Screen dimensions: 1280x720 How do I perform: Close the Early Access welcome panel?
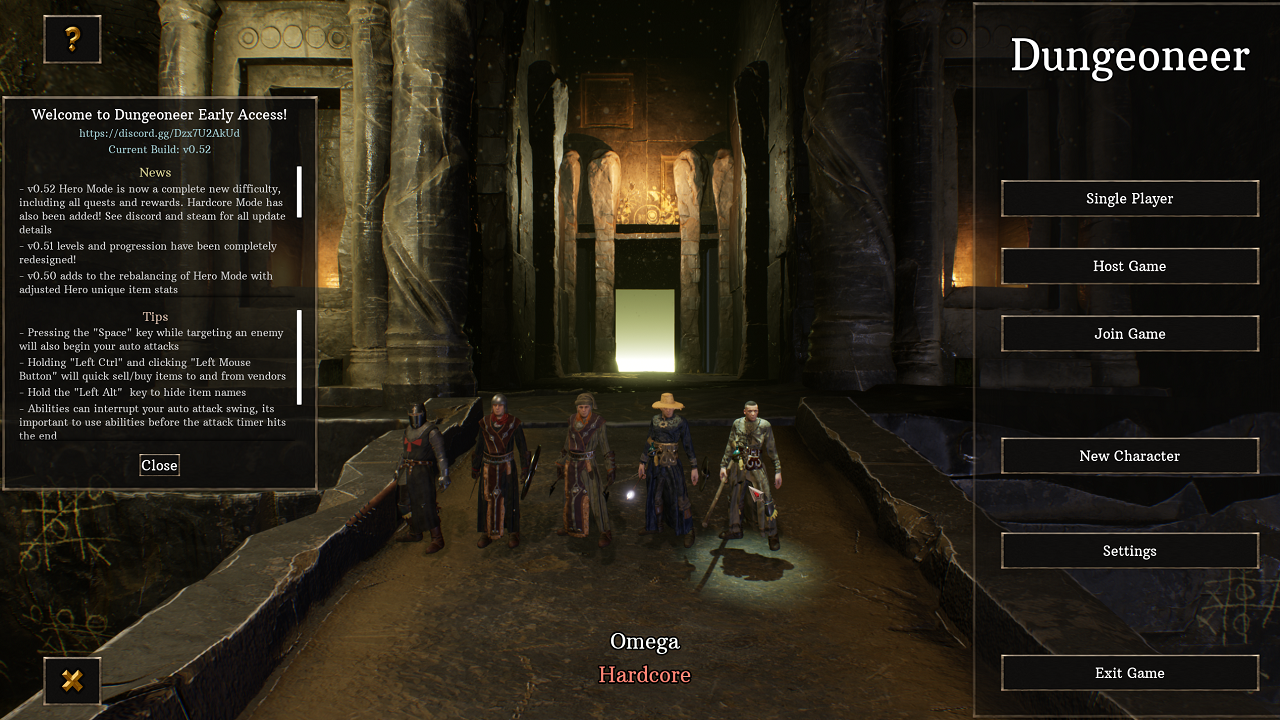pos(159,464)
